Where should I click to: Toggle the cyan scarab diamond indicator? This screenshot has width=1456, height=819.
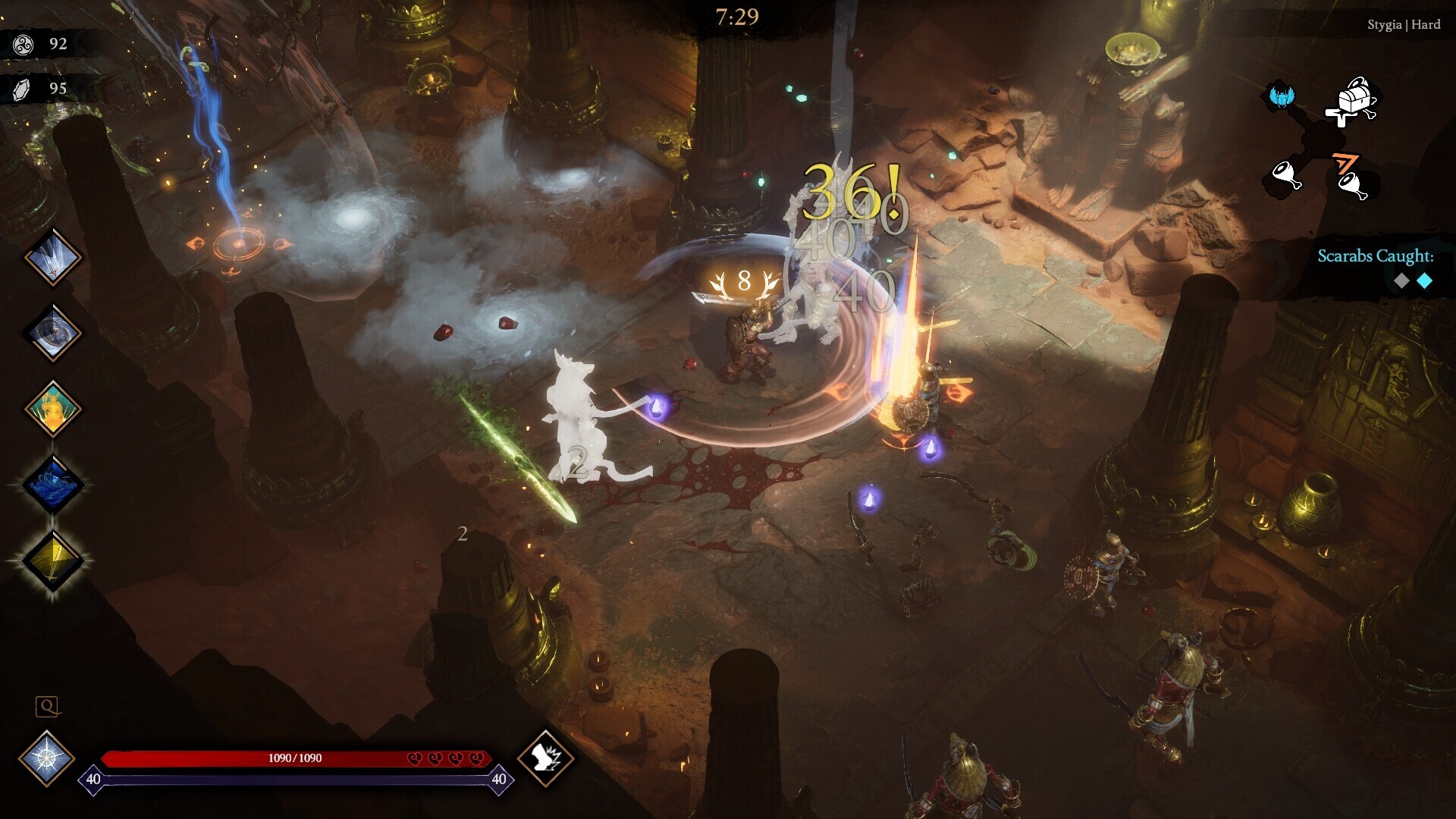(x=1424, y=281)
